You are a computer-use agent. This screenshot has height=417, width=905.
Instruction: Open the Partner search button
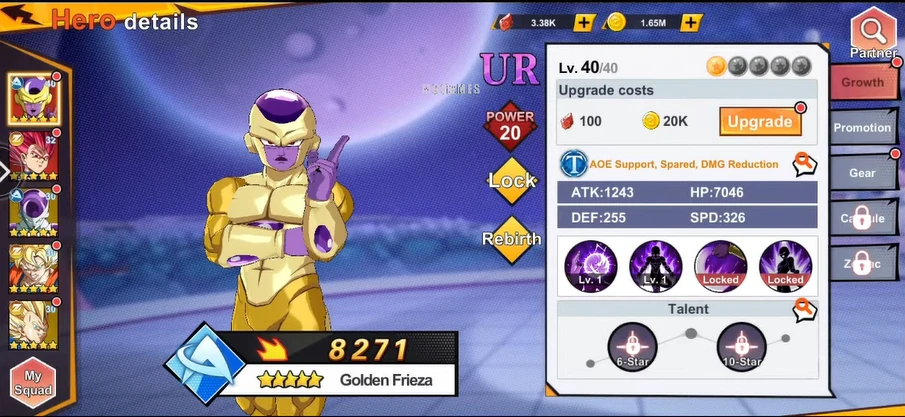pyautogui.click(x=873, y=32)
